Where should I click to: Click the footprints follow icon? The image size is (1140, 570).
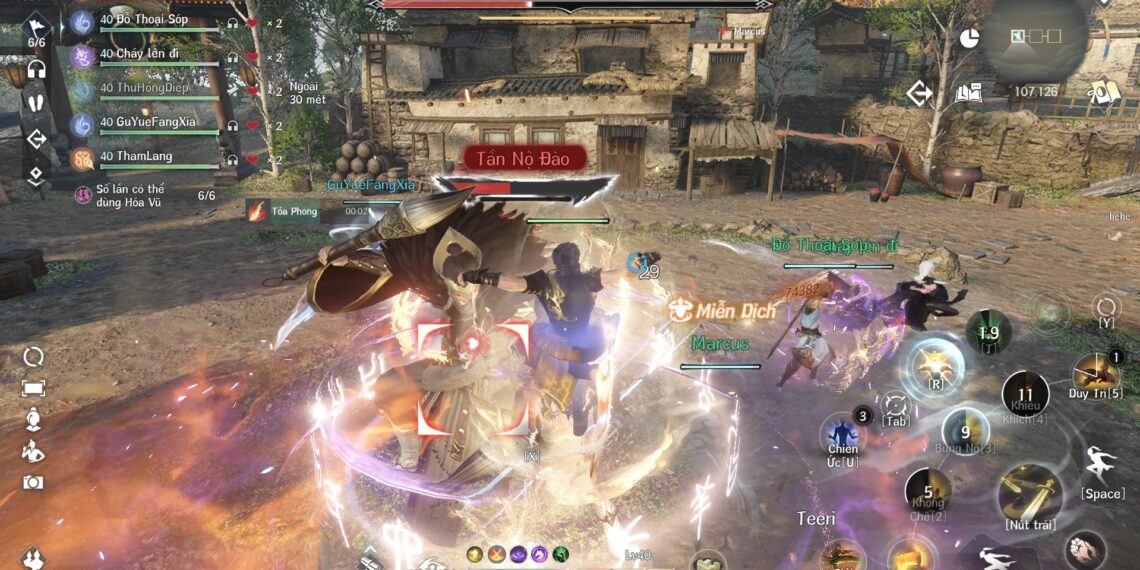[x=36, y=103]
